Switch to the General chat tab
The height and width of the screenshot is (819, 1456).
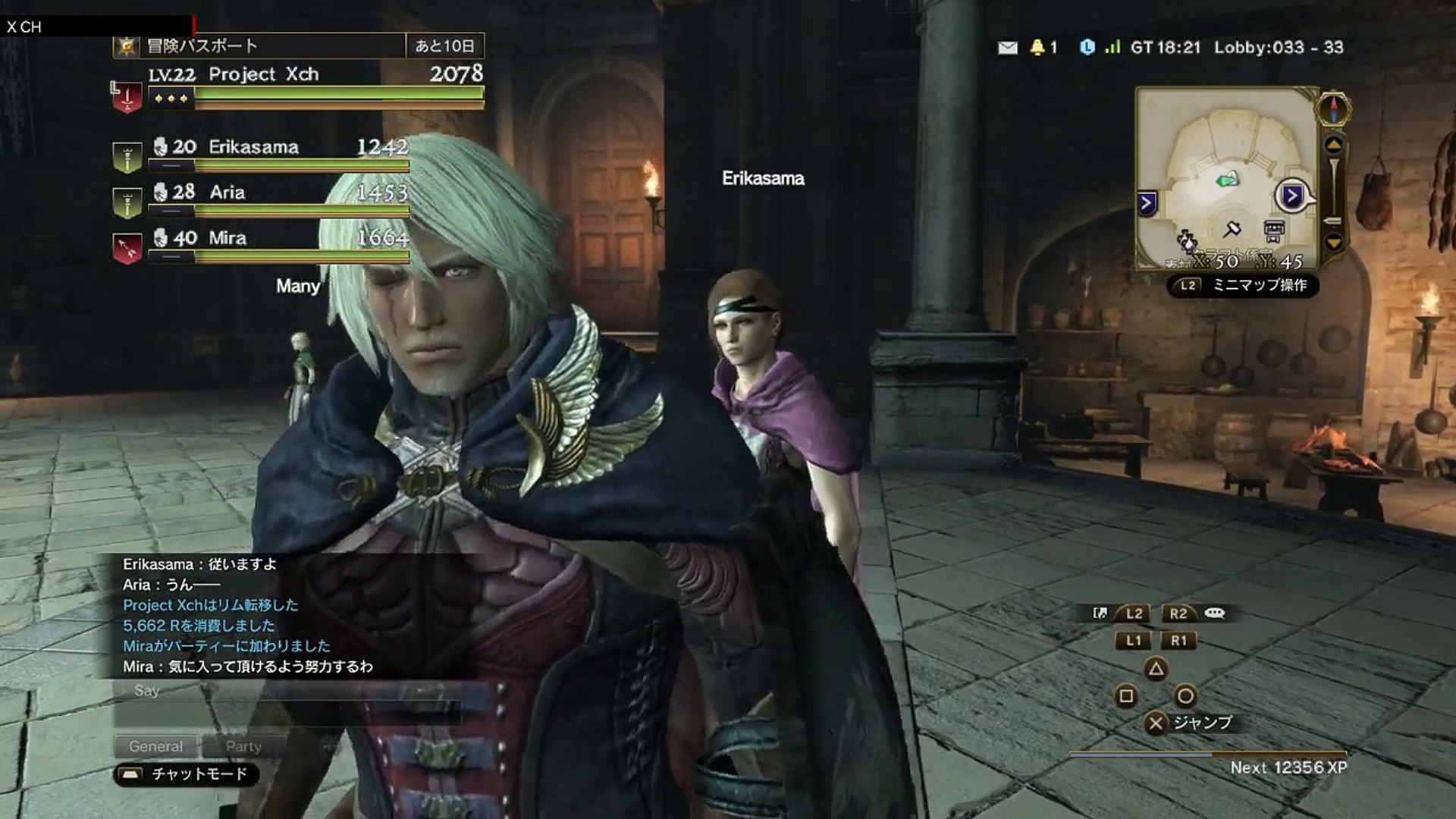(x=155, y=746)
